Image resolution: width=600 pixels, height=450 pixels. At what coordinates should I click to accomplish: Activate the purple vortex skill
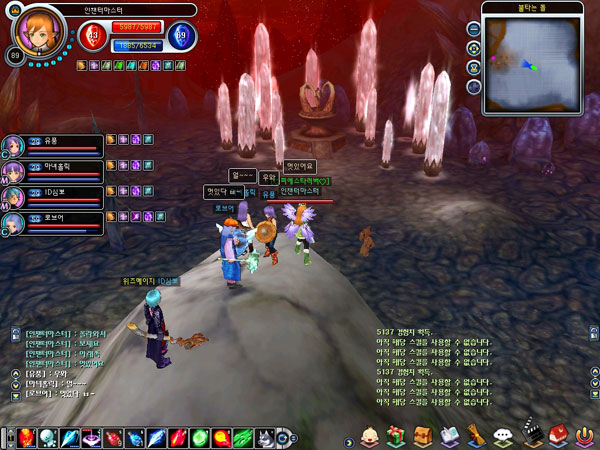pos(90,438)
